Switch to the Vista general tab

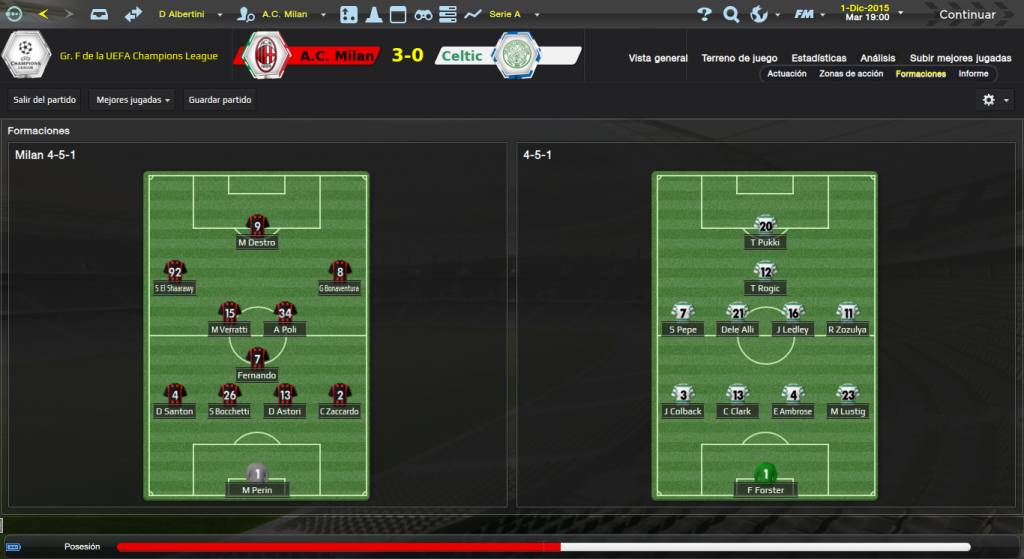[x=658, y=58]
